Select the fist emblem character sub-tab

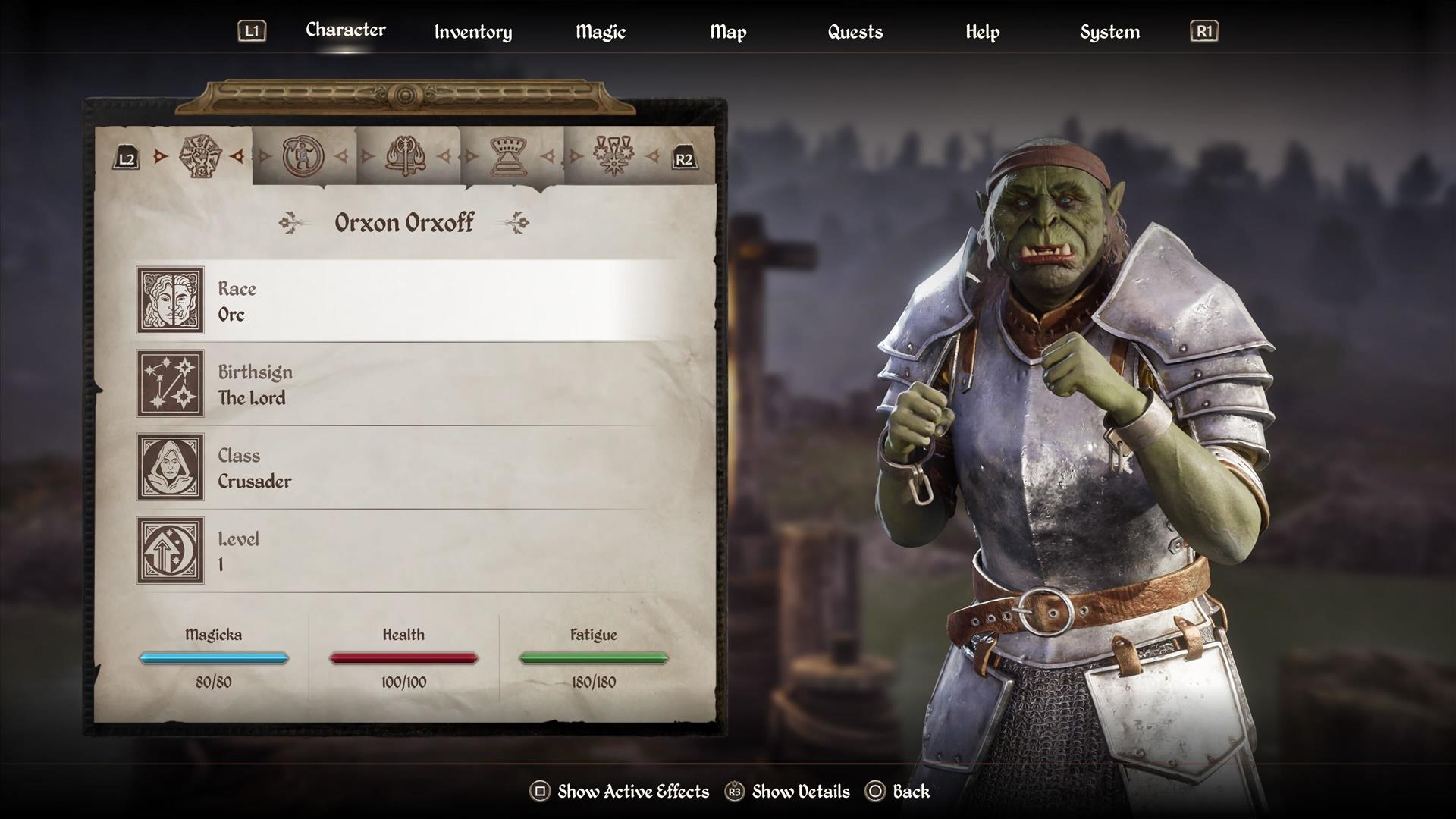(x=200, y=156)
